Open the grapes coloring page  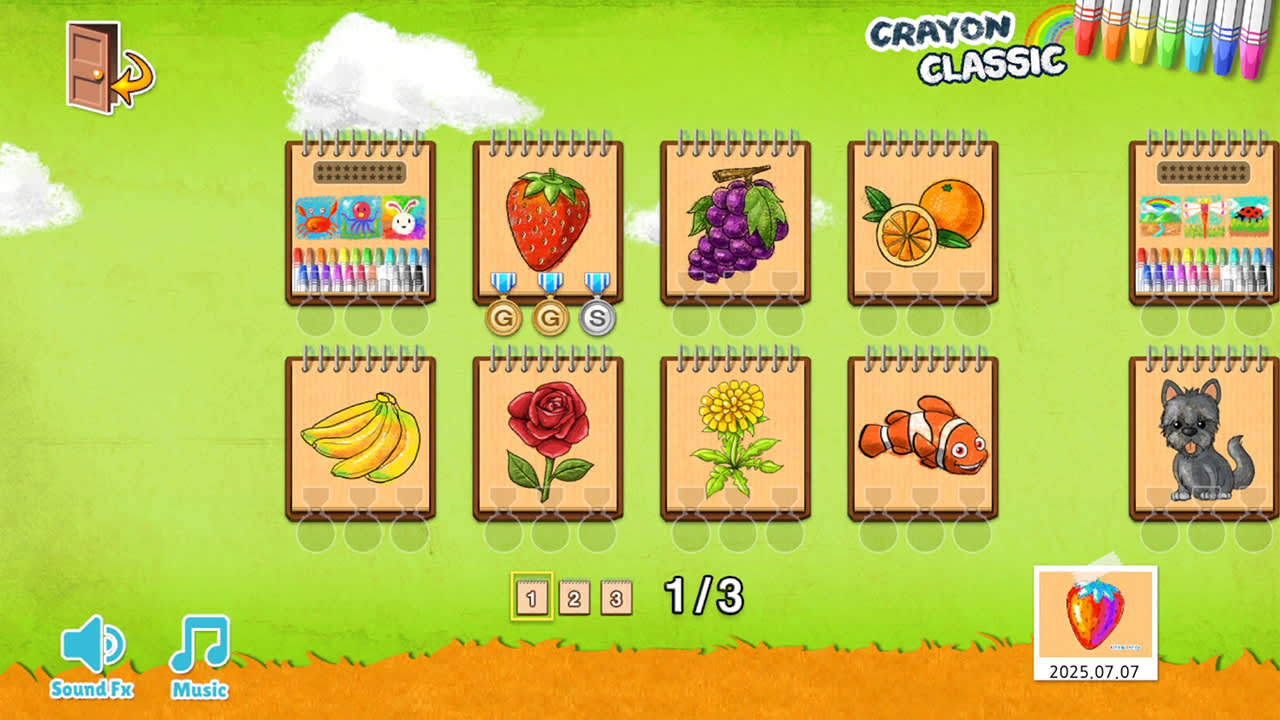(x=733, y=220)
